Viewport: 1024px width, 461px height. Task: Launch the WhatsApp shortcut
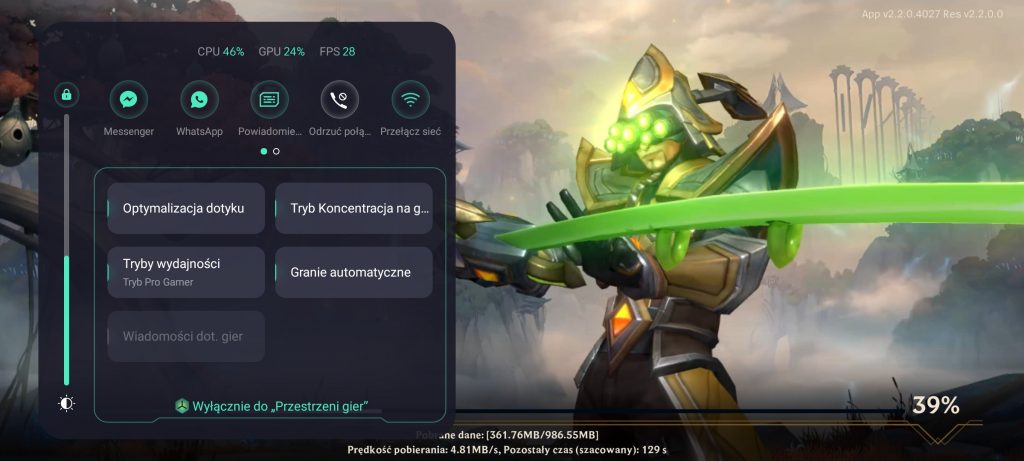coord(199,100)
